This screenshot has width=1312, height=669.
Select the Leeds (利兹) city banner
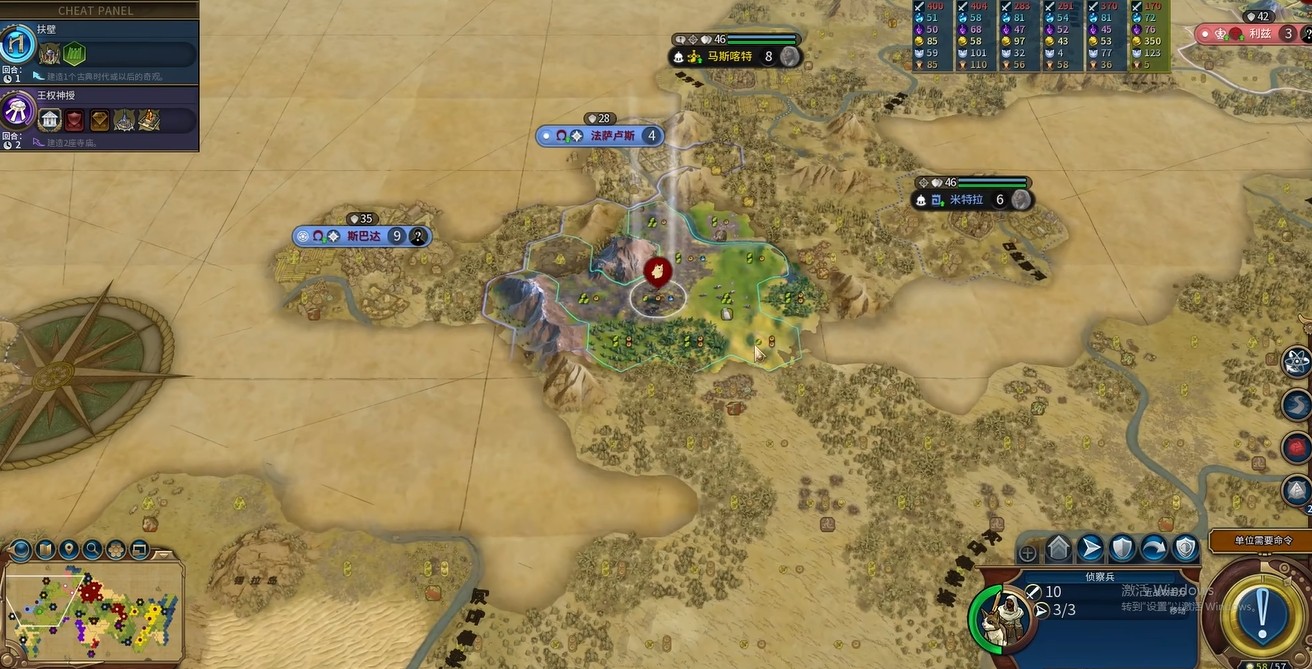click(x=1256, y=34)
